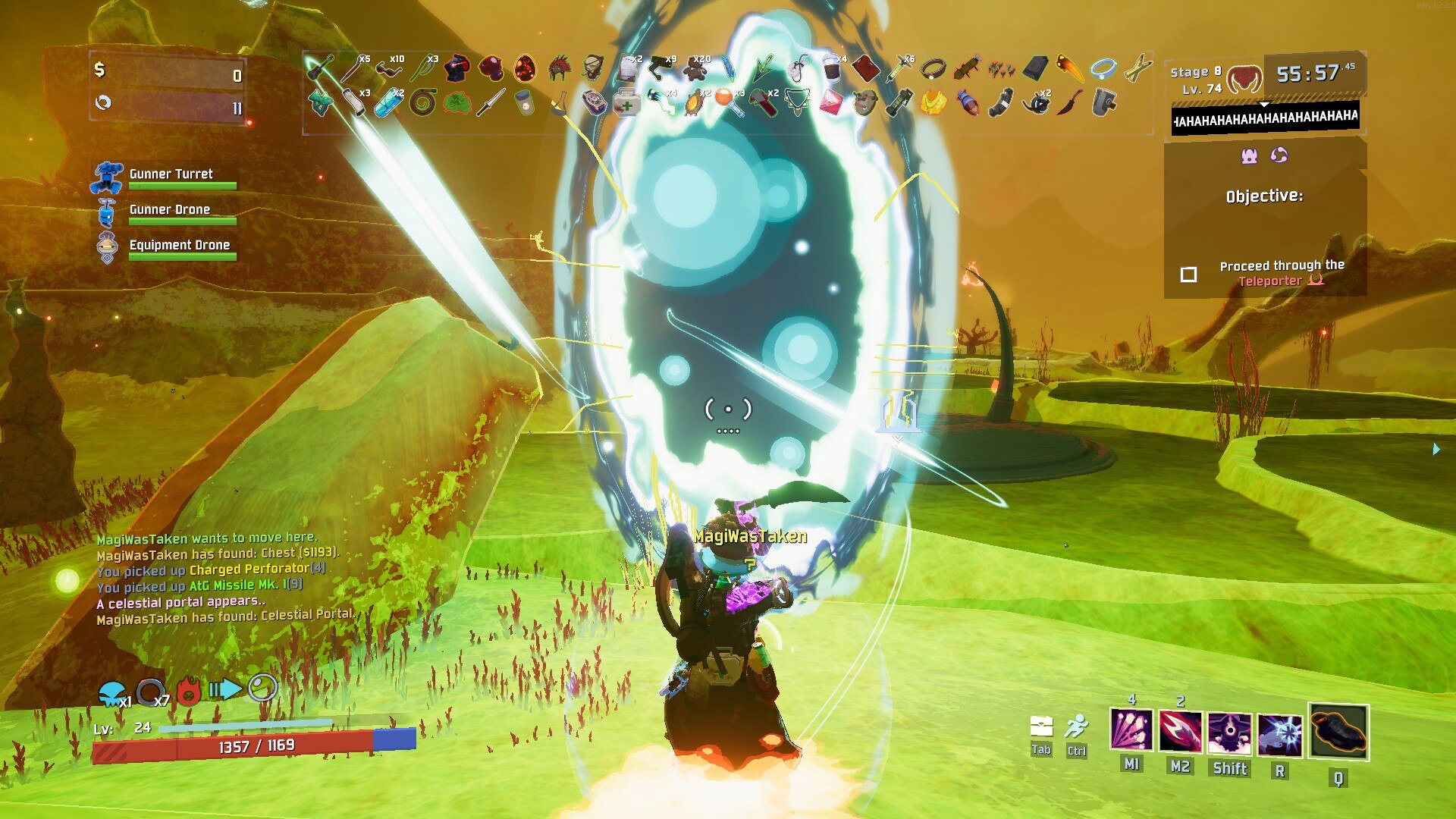Tick the Proceed through the Teleporter objective
Screen dimensions: 1456x819
1189,275
